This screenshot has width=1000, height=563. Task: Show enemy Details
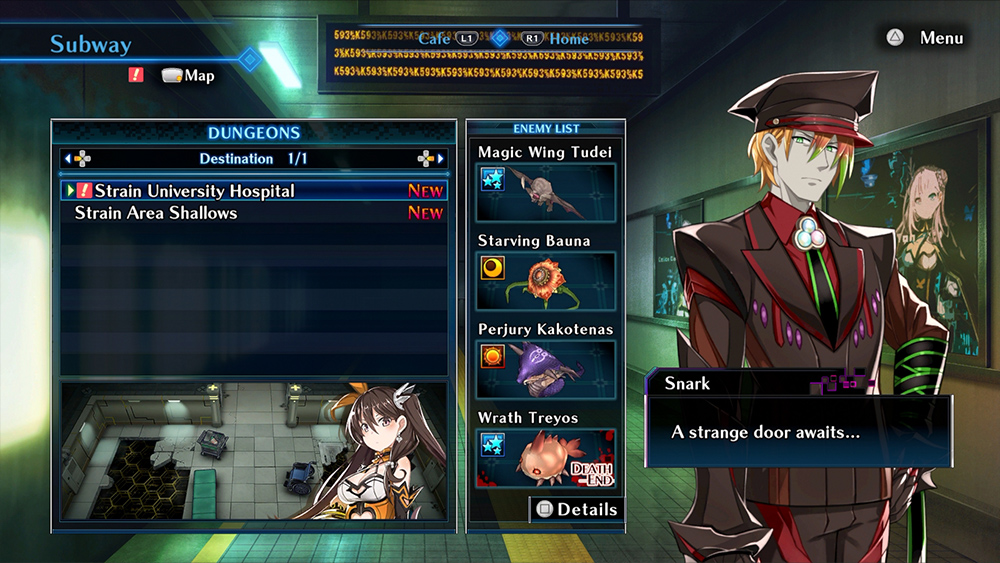(x=576, y=509)
